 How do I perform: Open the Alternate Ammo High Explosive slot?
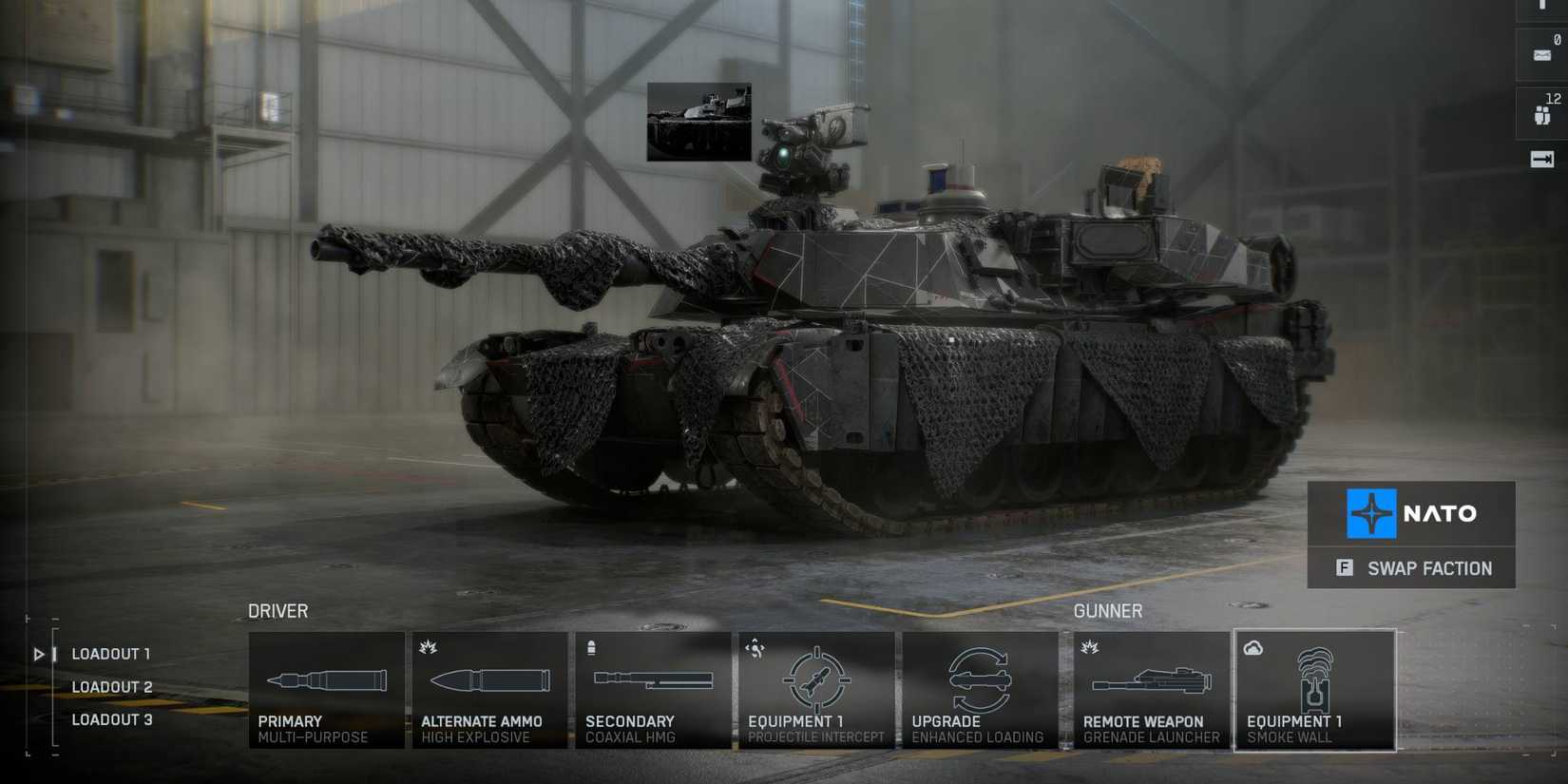click(488, 689)
